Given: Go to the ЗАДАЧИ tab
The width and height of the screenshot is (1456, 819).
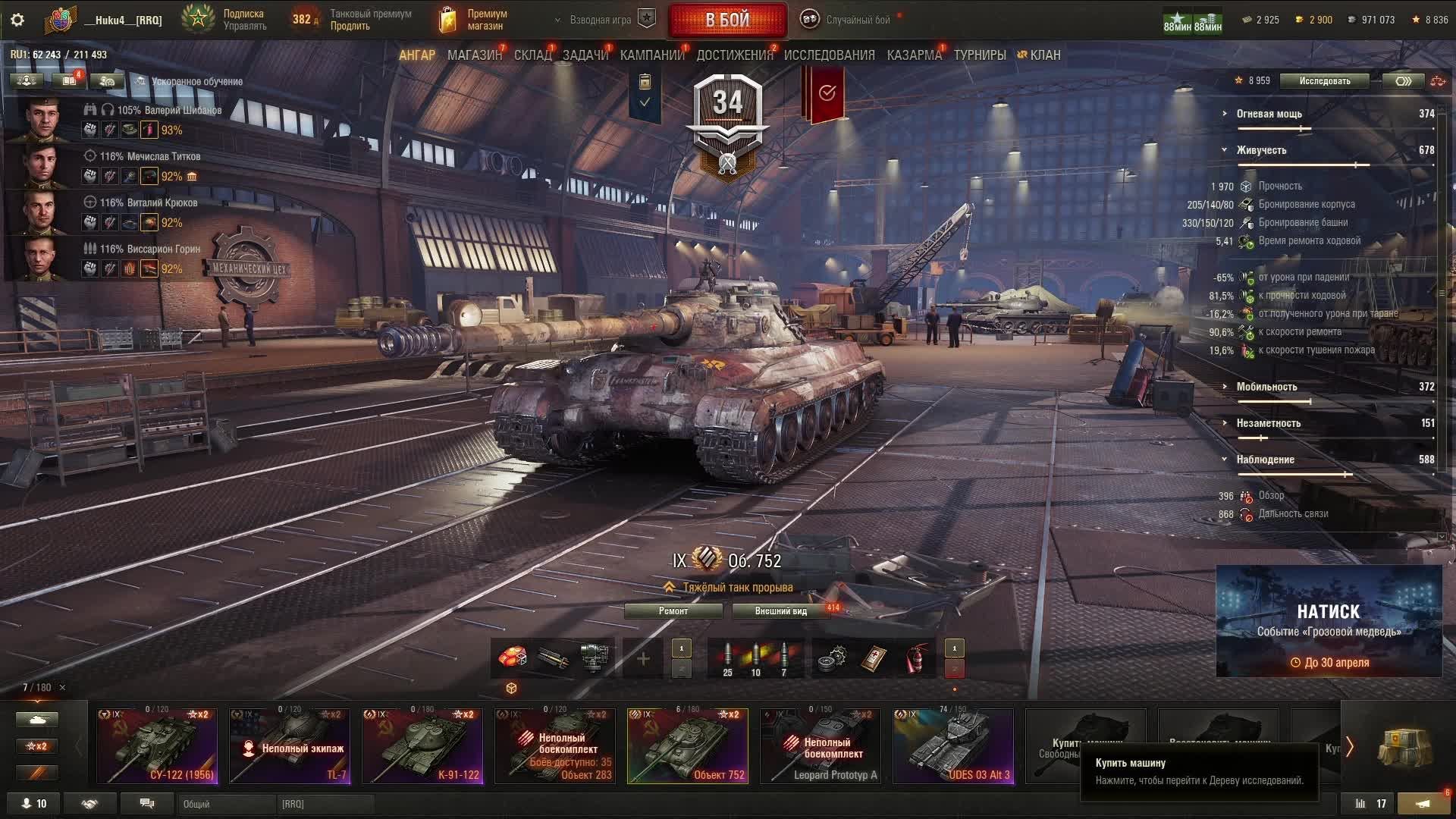Looking at the screenshot, I should [x=585, y=55].
